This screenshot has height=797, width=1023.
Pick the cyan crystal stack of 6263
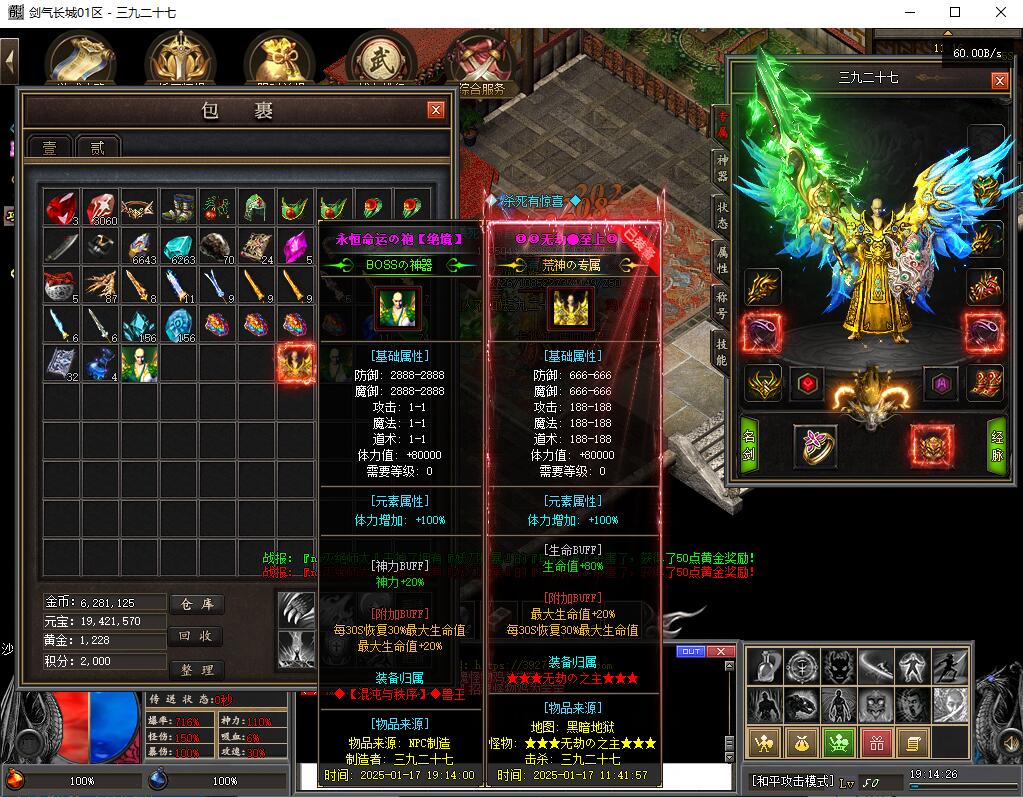tap(178, 247)
